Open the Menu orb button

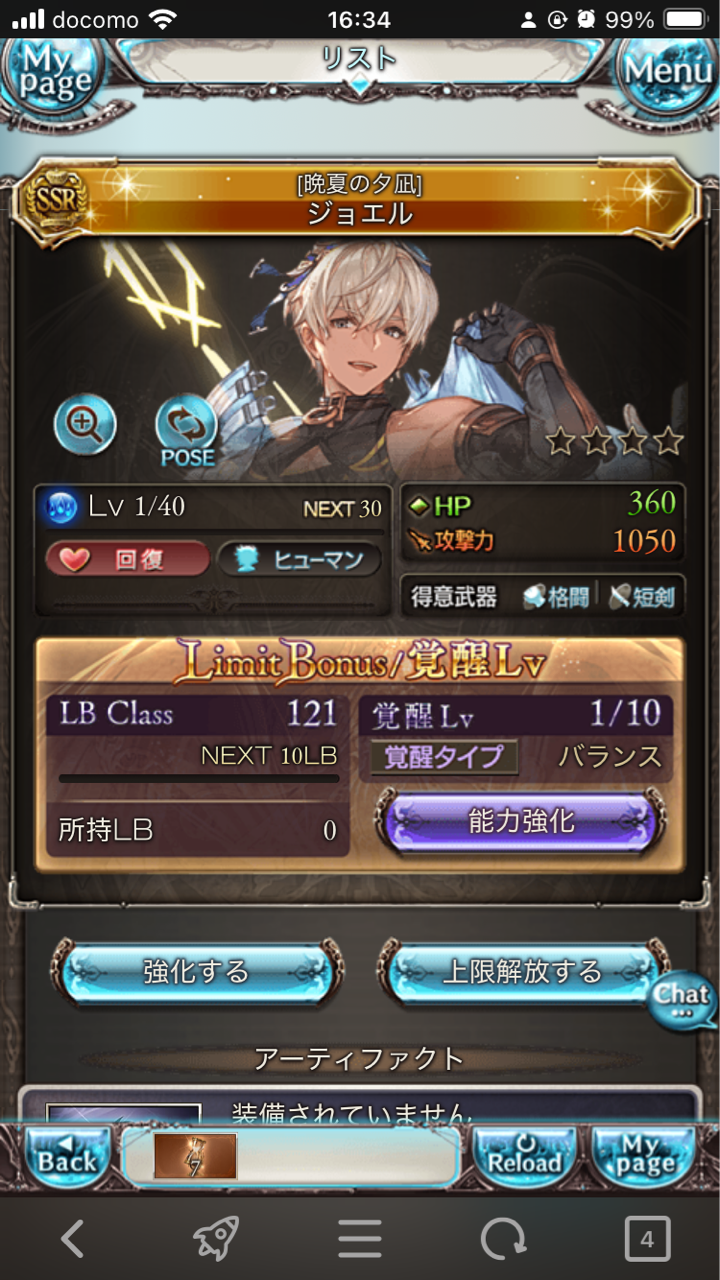pyautogui.click(x=668, y=70)
